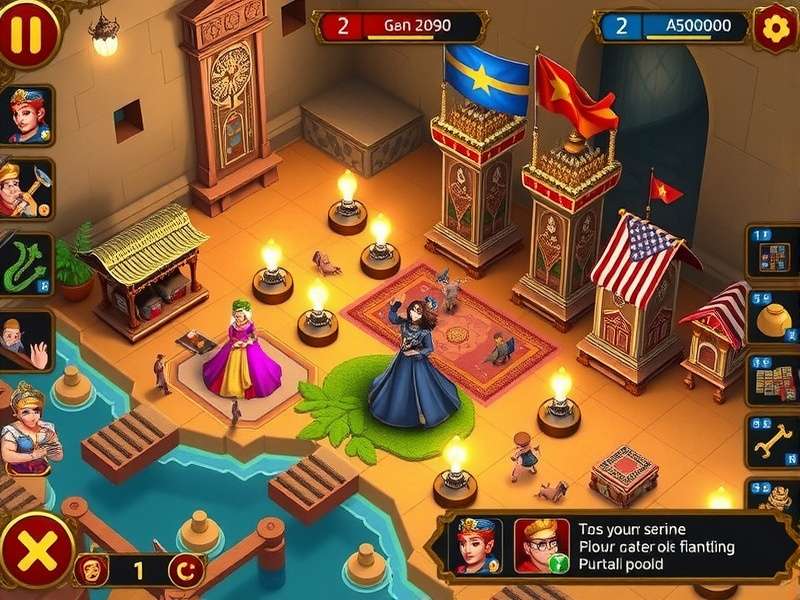Choose the worker with hammer portrait
Image resolution: width=800 pixels, height=600 pixels.
coord(24,188)
